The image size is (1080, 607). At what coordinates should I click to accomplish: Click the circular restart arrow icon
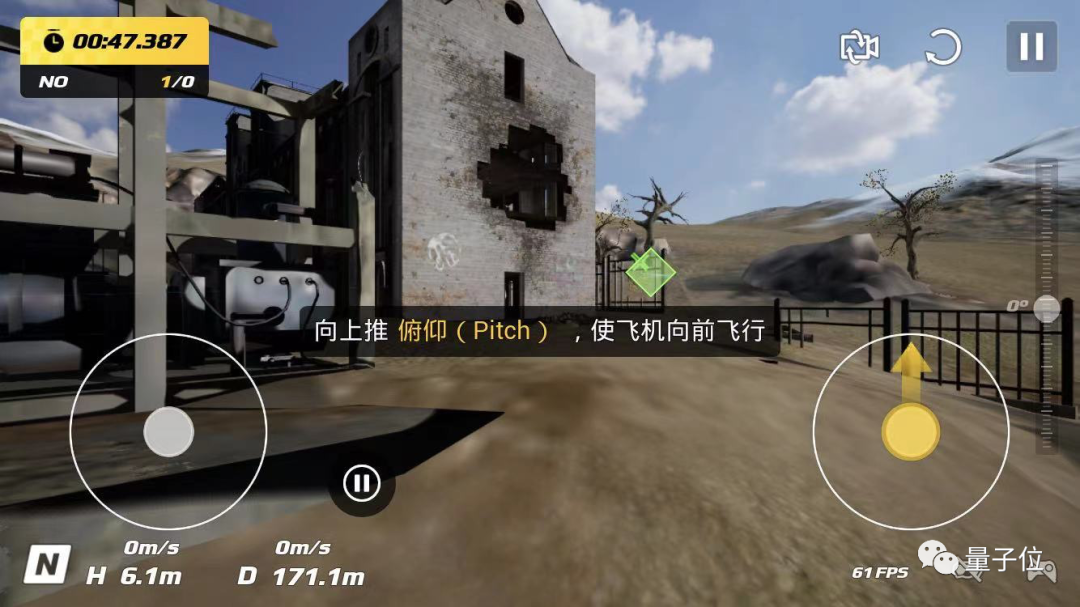coord(943,47)
